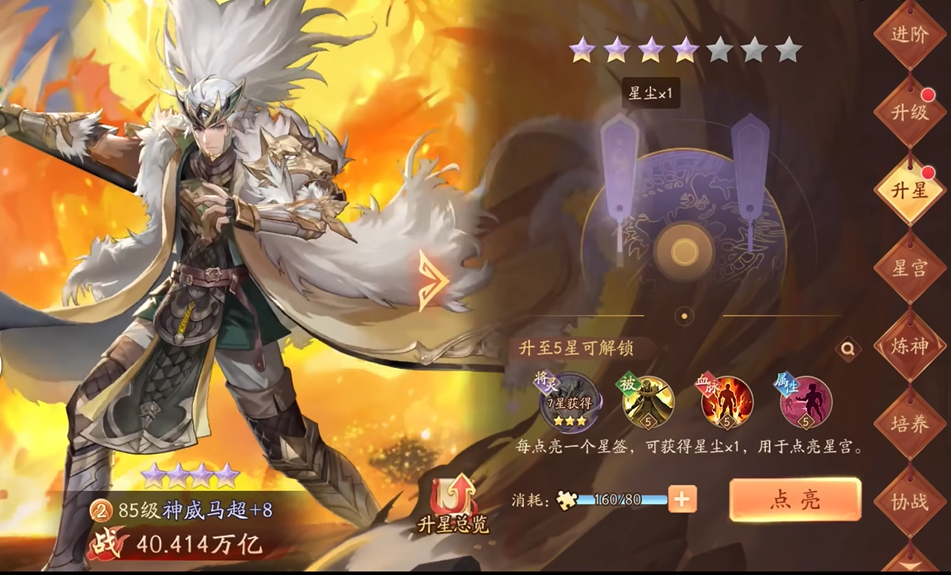The height and width of the screenshot is (575, 951).
Task: Open the 升星总览 star overview
Action: (x=452, y=505)
